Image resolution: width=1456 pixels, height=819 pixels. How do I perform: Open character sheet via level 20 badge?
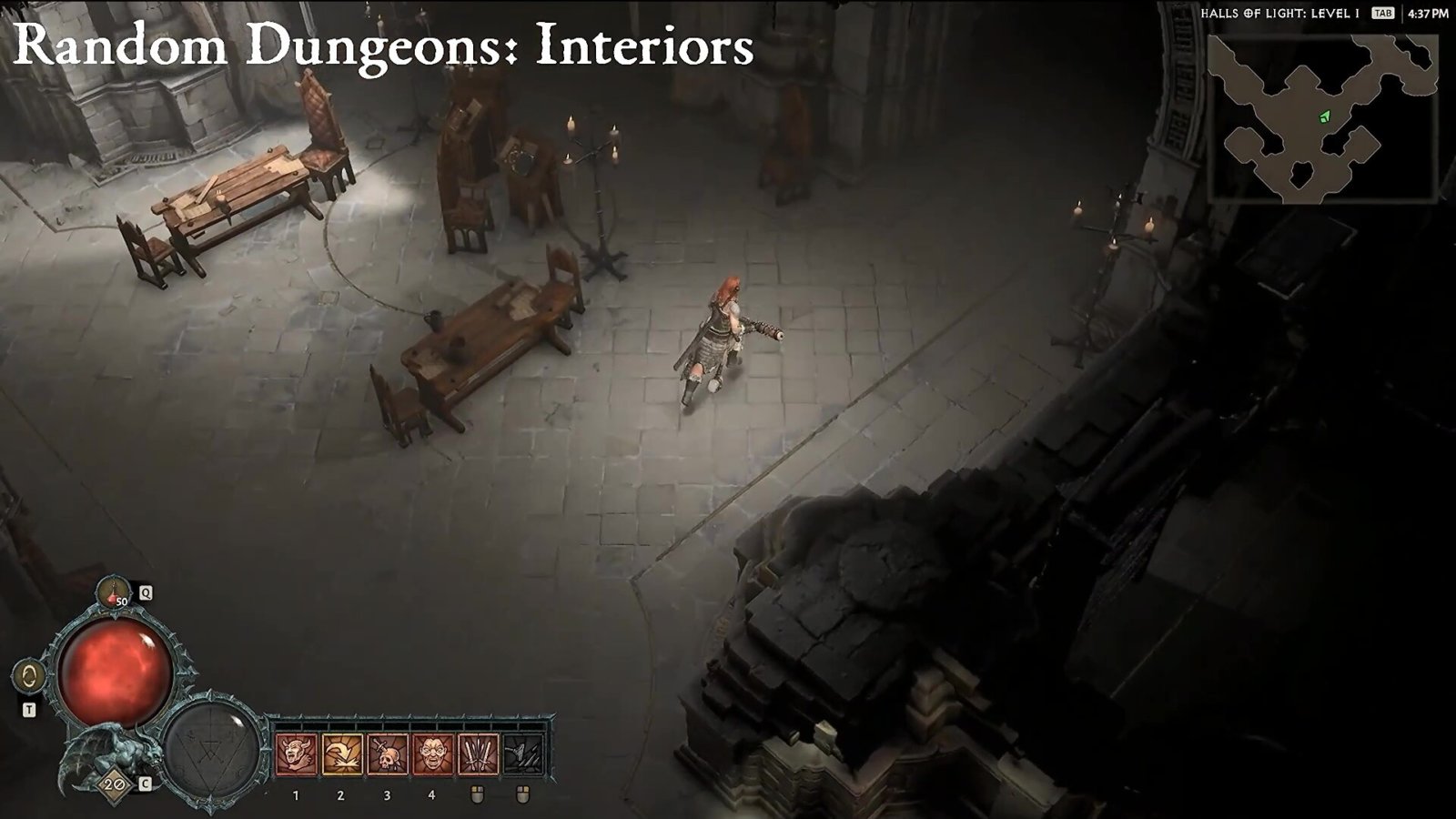pyautogui.click(x=114, y=784)
